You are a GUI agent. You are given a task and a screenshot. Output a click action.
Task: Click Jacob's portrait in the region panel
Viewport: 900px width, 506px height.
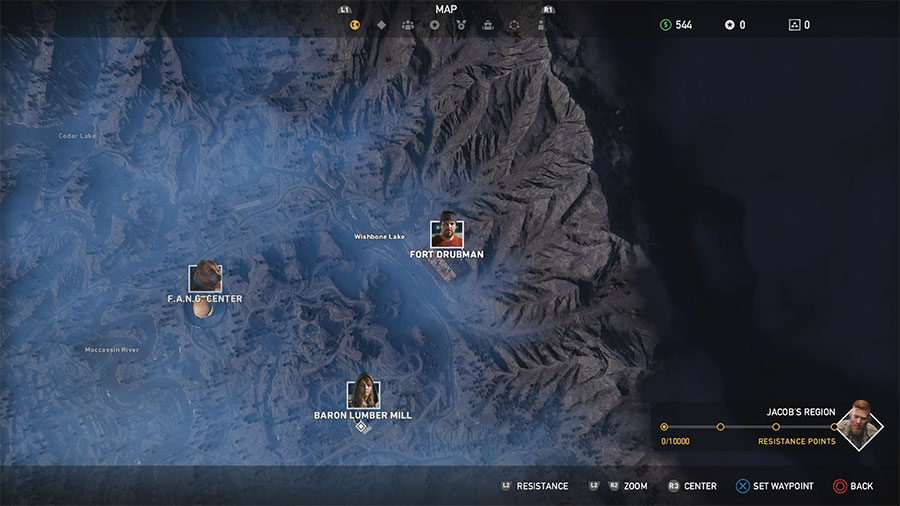coord(858,425)
